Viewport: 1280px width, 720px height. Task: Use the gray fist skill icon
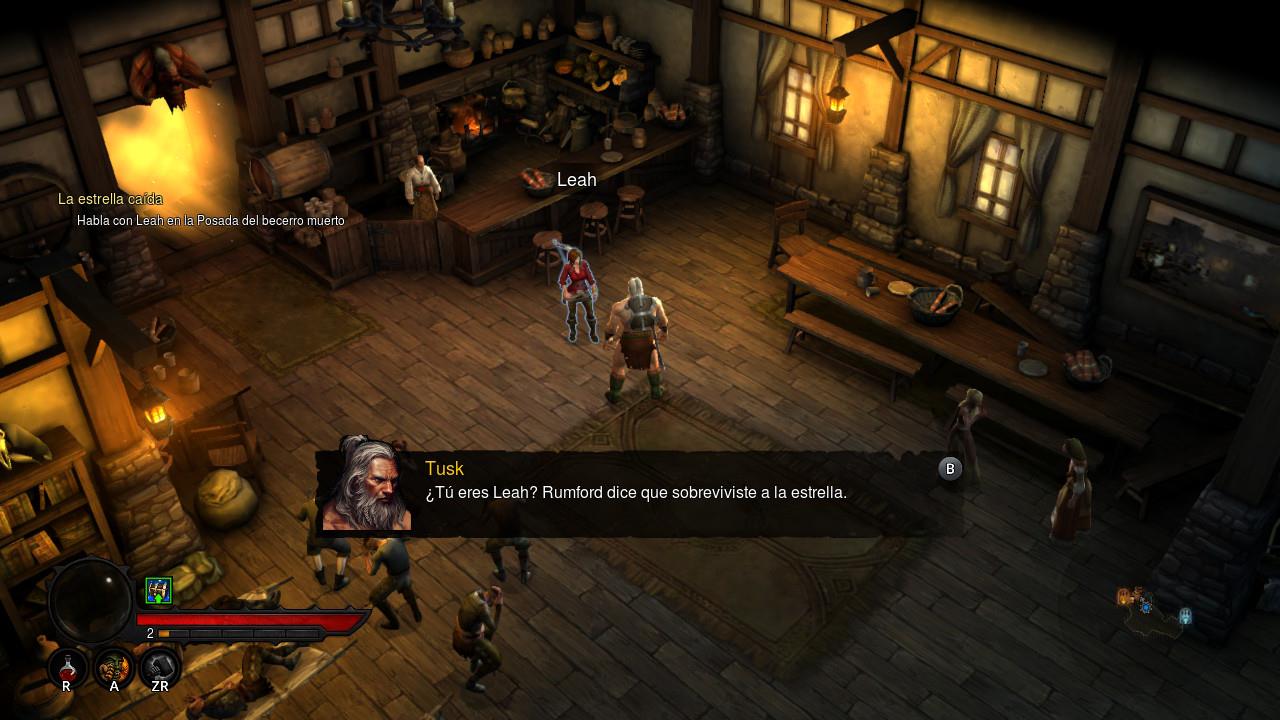[x=160, y=666]
